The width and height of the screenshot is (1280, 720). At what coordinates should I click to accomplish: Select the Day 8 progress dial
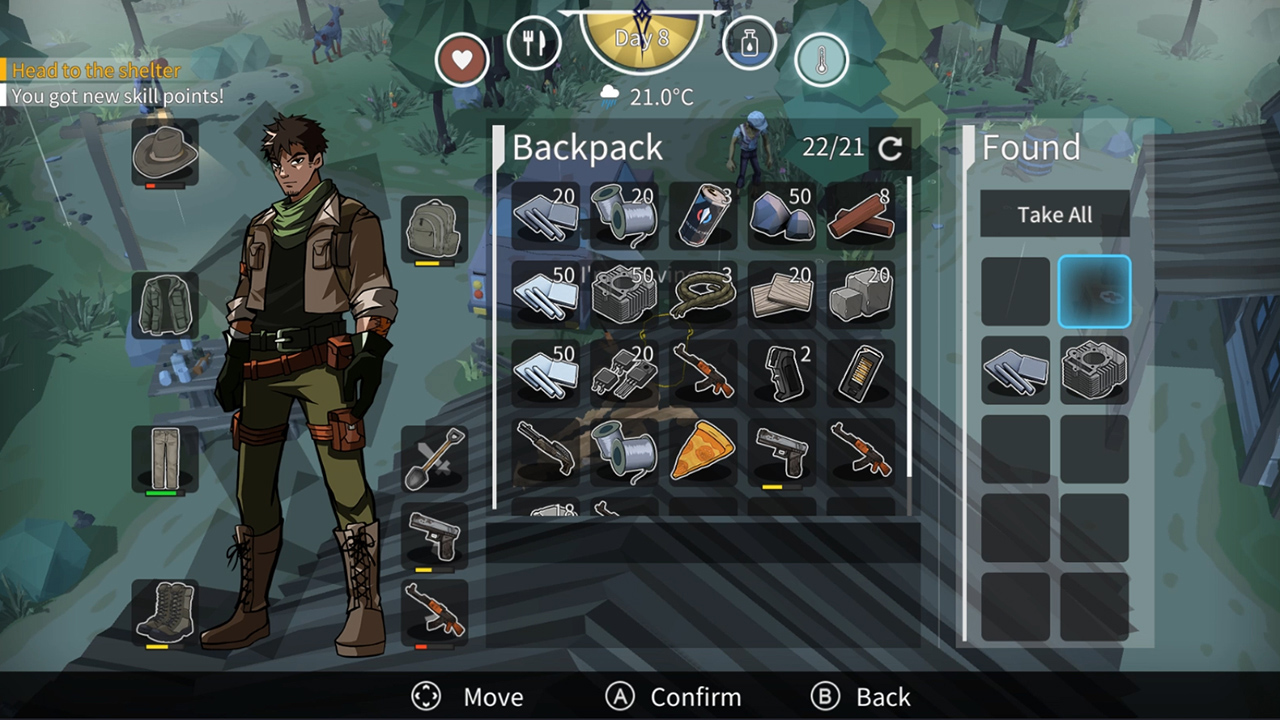point(640,40)
